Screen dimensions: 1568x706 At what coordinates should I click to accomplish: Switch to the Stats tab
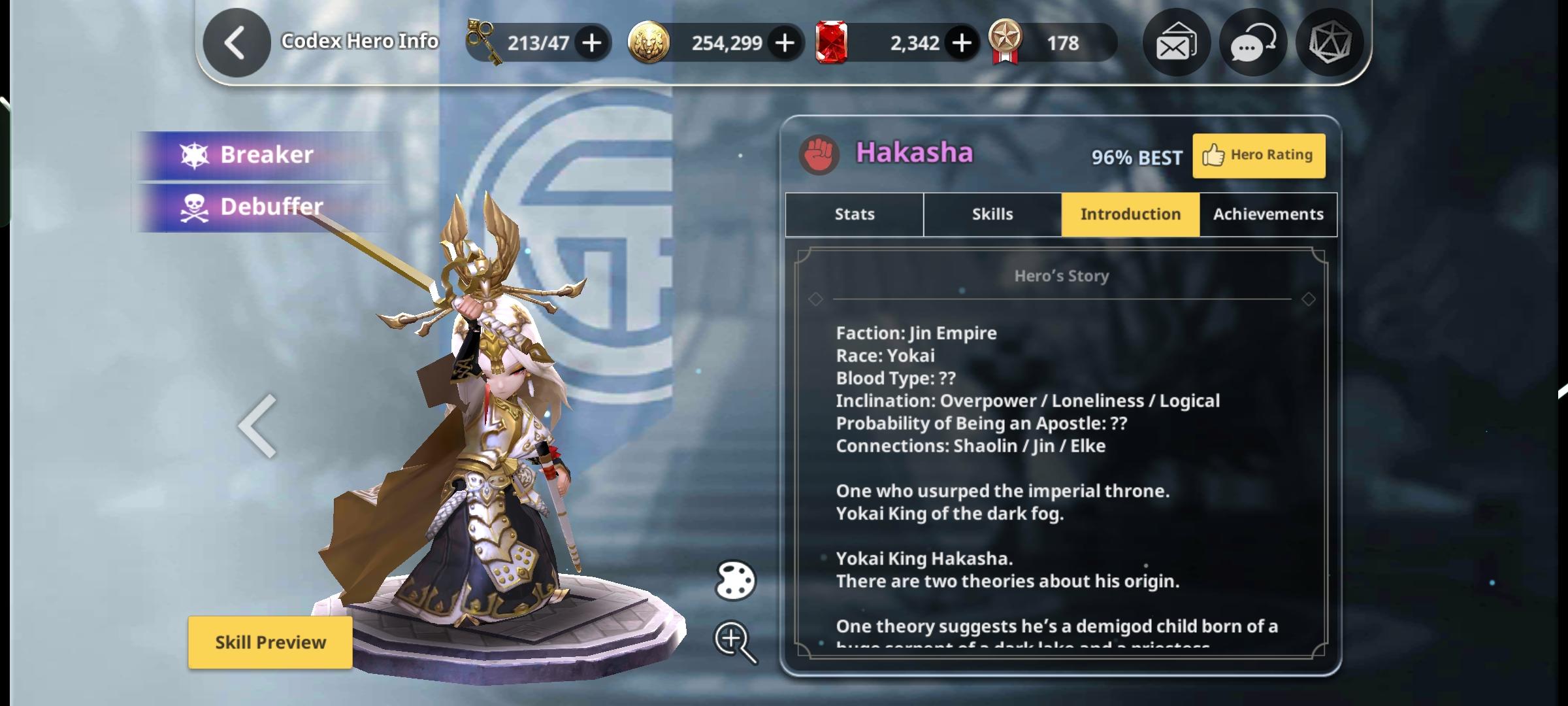coord(854,214)
